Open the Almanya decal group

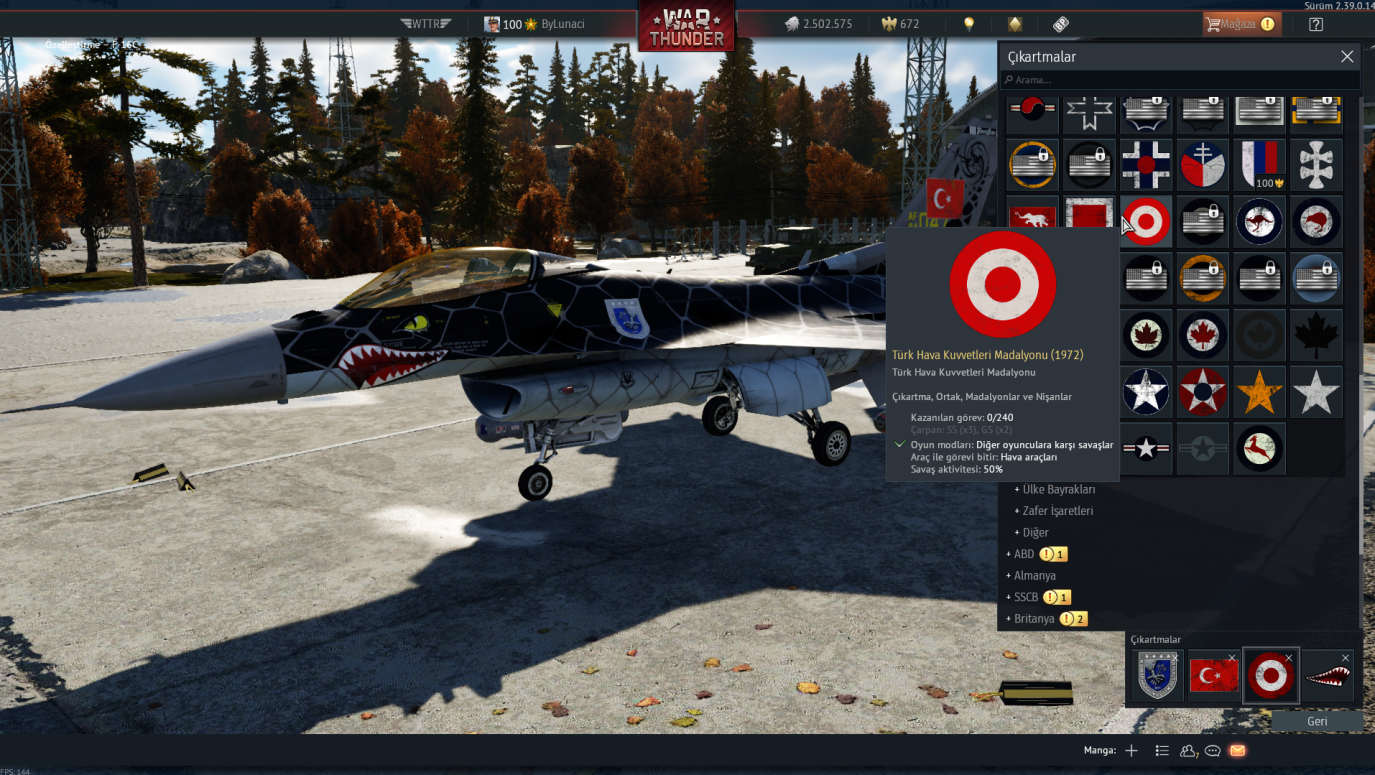1034,576
